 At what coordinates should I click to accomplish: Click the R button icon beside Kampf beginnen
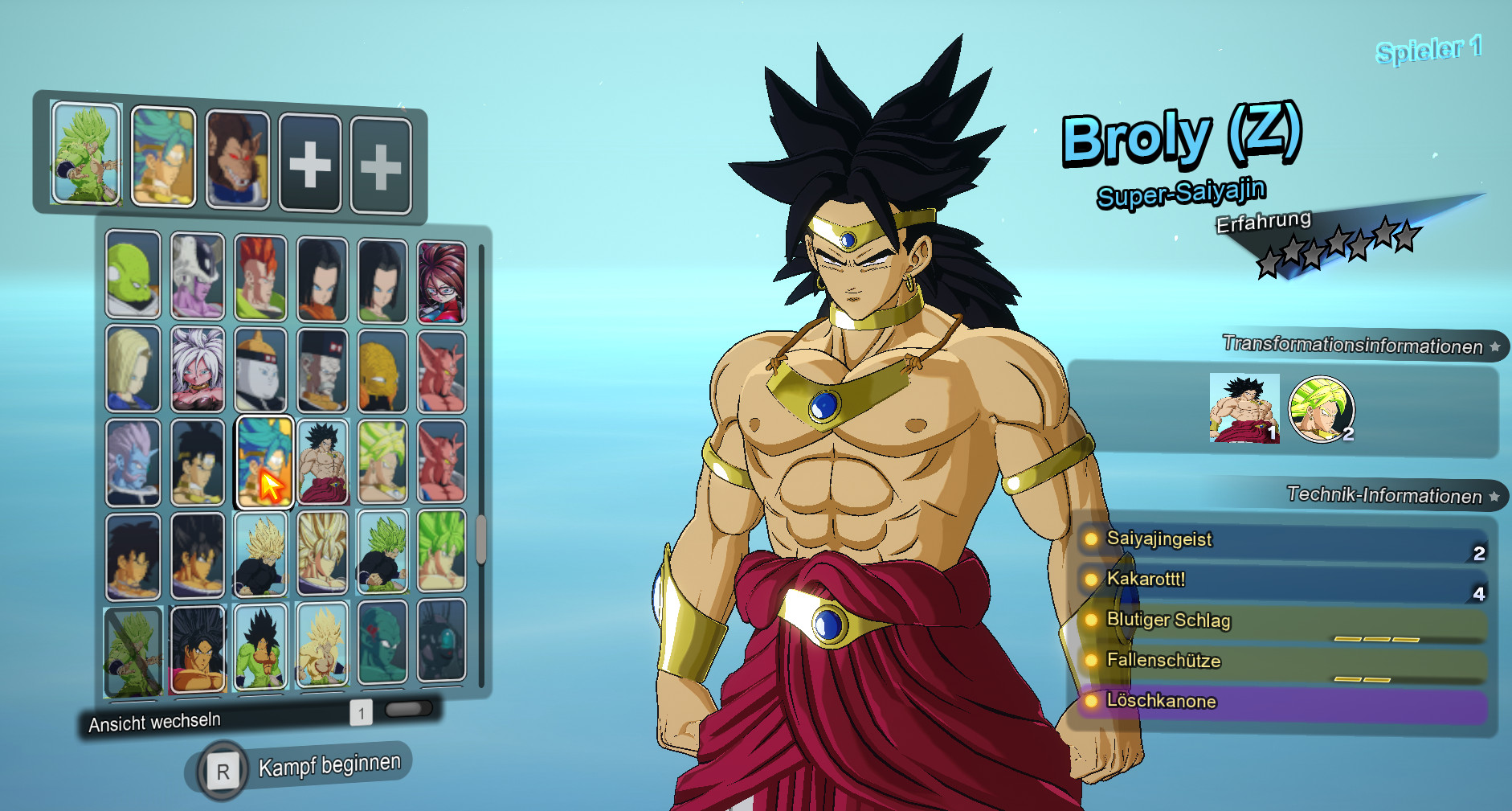(x=222, y=769)
